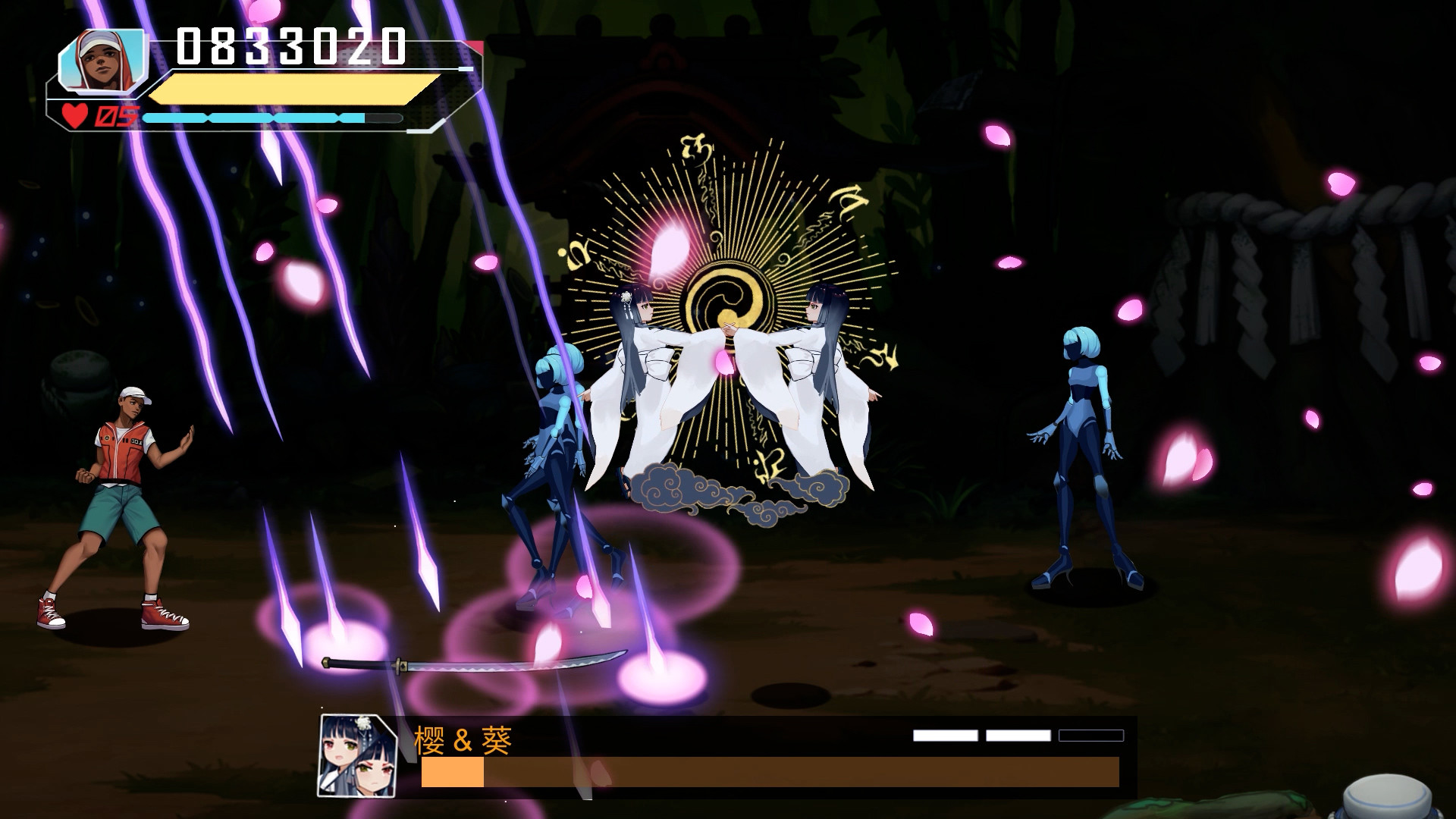This screenshot has width=1456, height=819.
Task: Click the red heart lives icon
Action: coord(74,115)
